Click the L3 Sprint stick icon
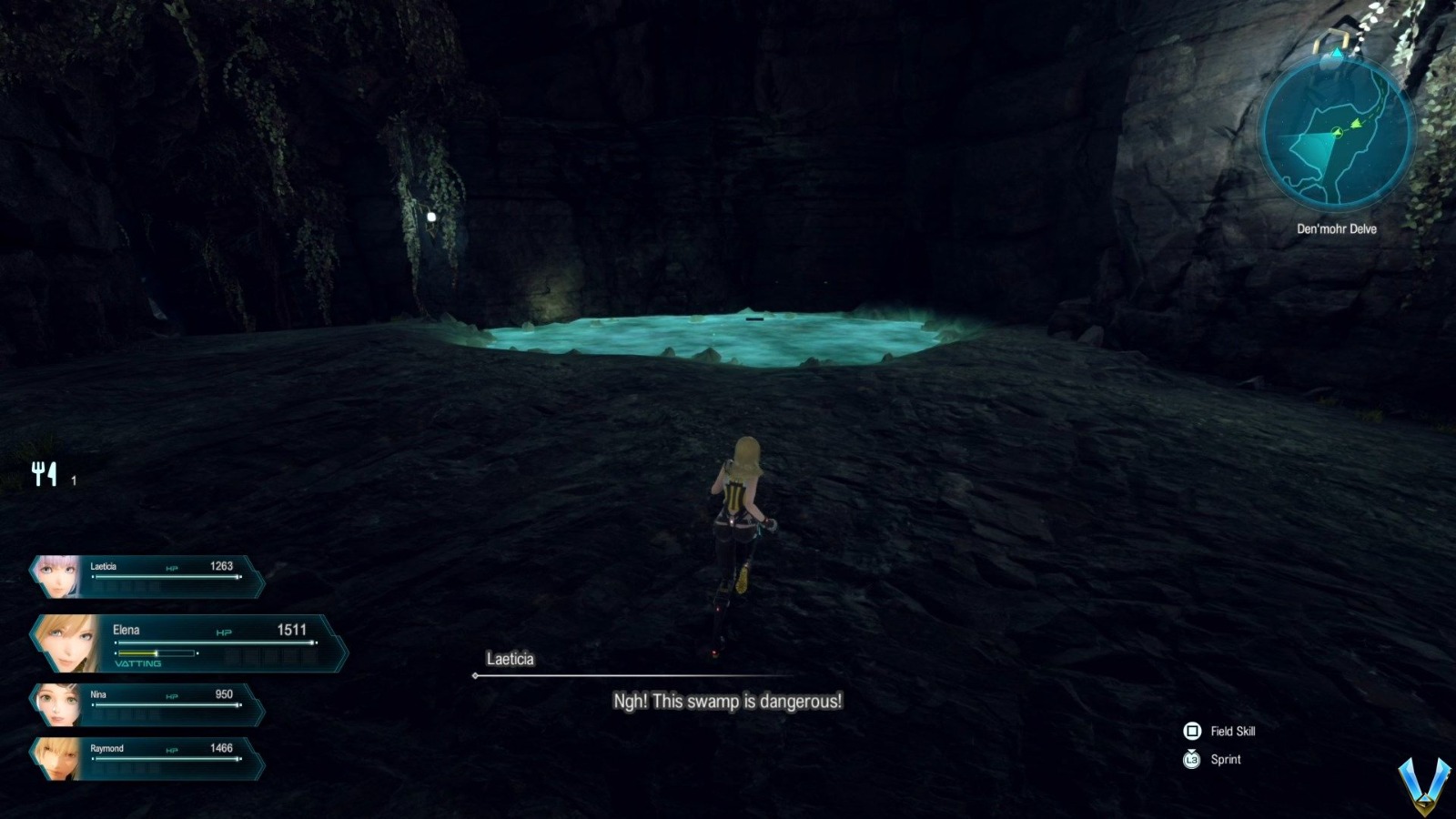 pos(1190,760)
